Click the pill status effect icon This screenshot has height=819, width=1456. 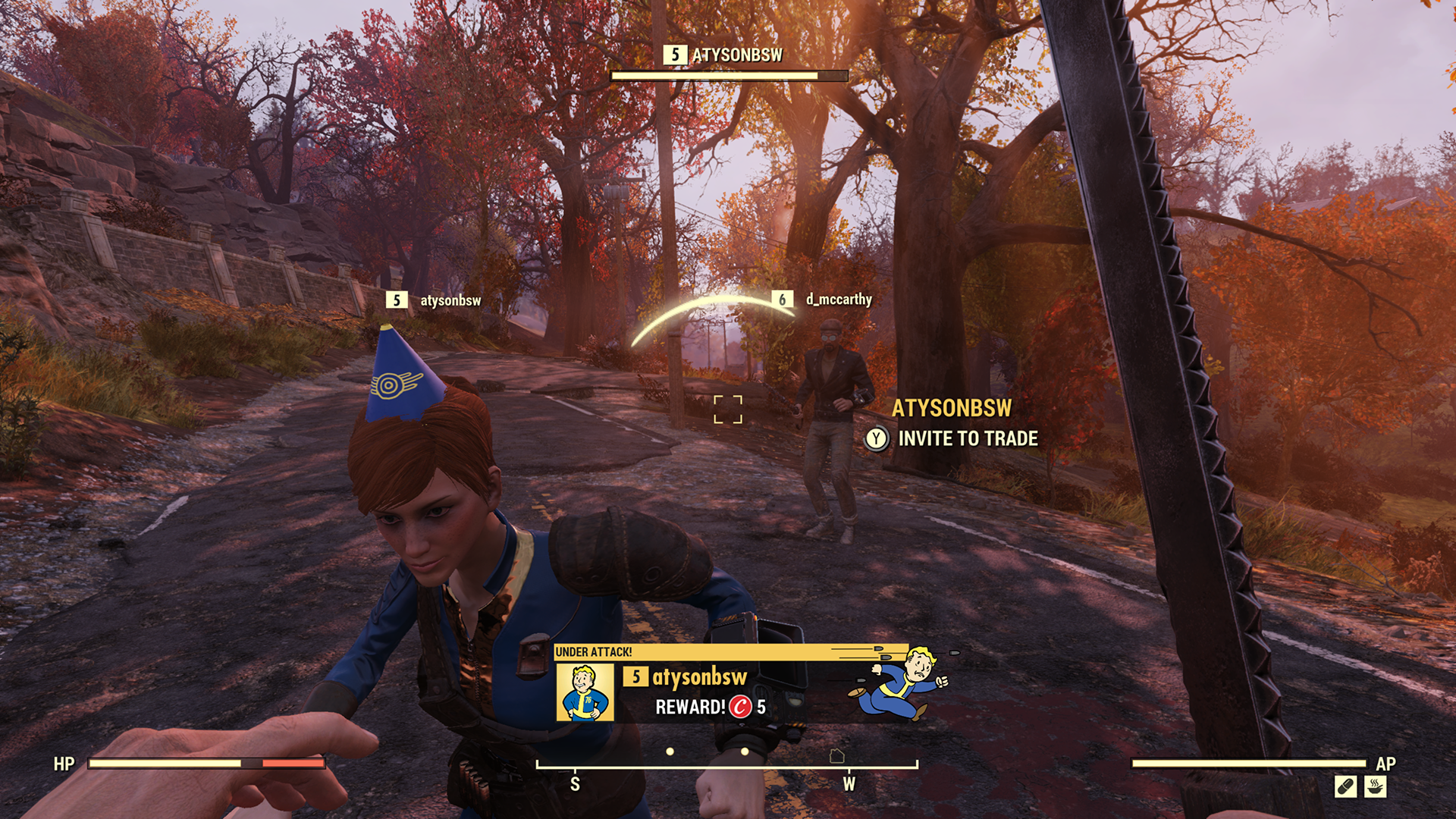click(x=1345, y=787)
